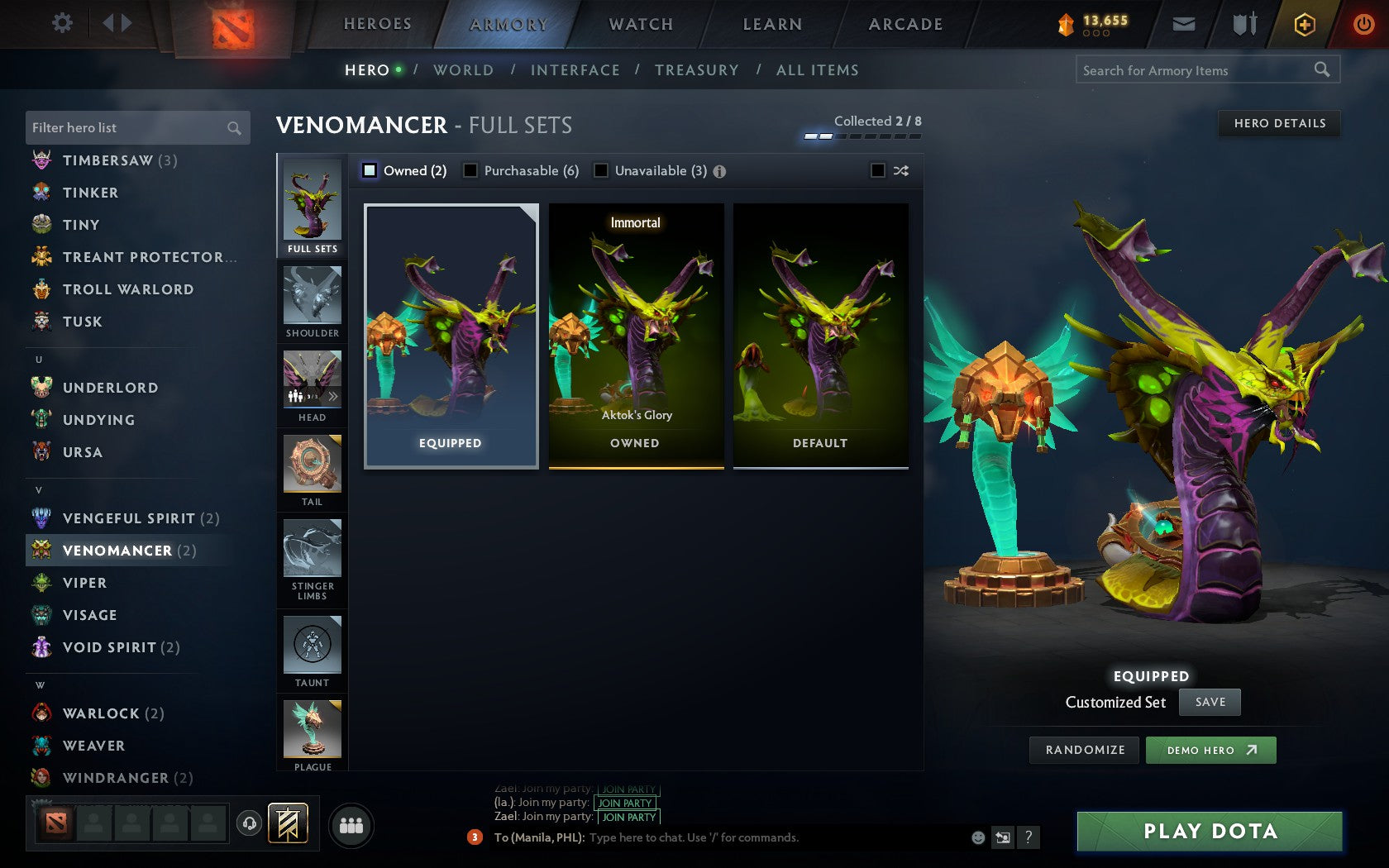Toggle the Purchasable filter checkbox

(471, 170)
